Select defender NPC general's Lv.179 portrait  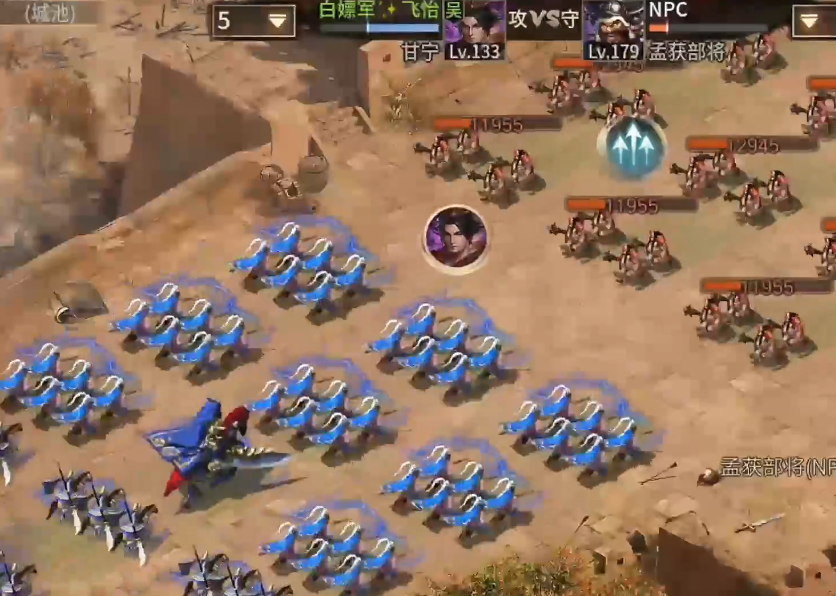point(613,28)
